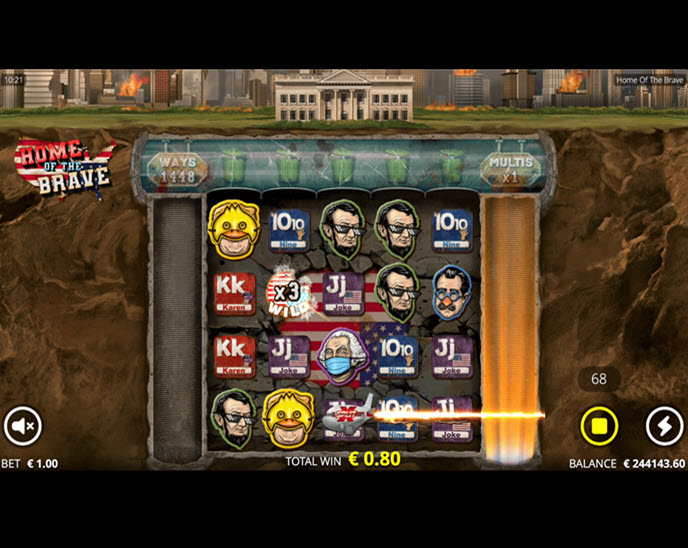
Task: Toggle the muted sound speaker button
Action: (22, 426)
